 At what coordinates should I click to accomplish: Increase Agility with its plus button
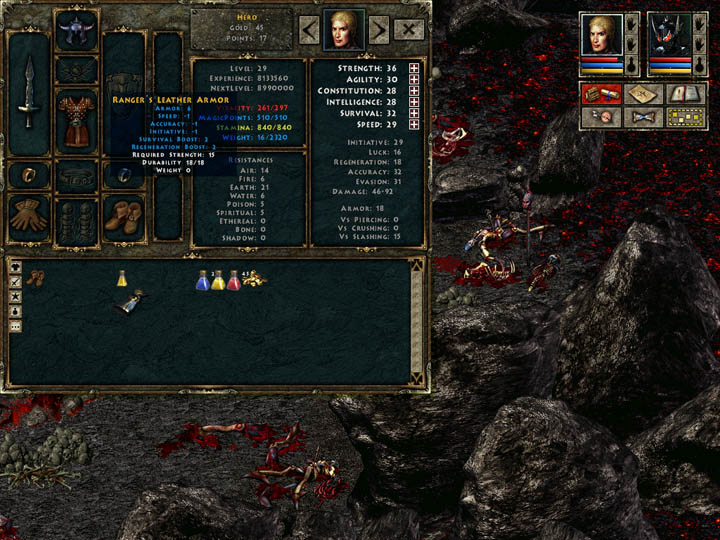[414, 79]
